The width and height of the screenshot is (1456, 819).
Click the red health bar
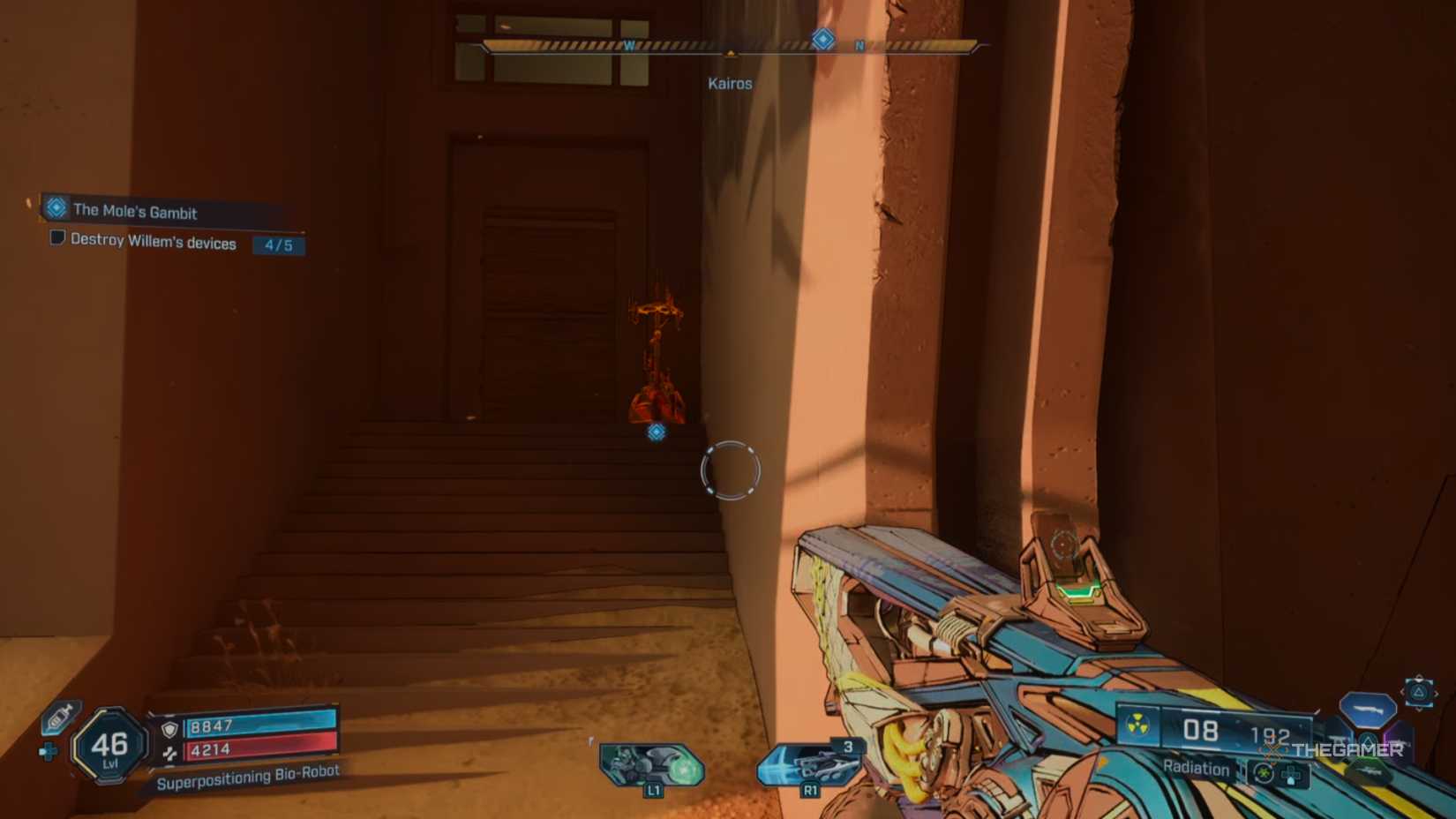(265, 751)
